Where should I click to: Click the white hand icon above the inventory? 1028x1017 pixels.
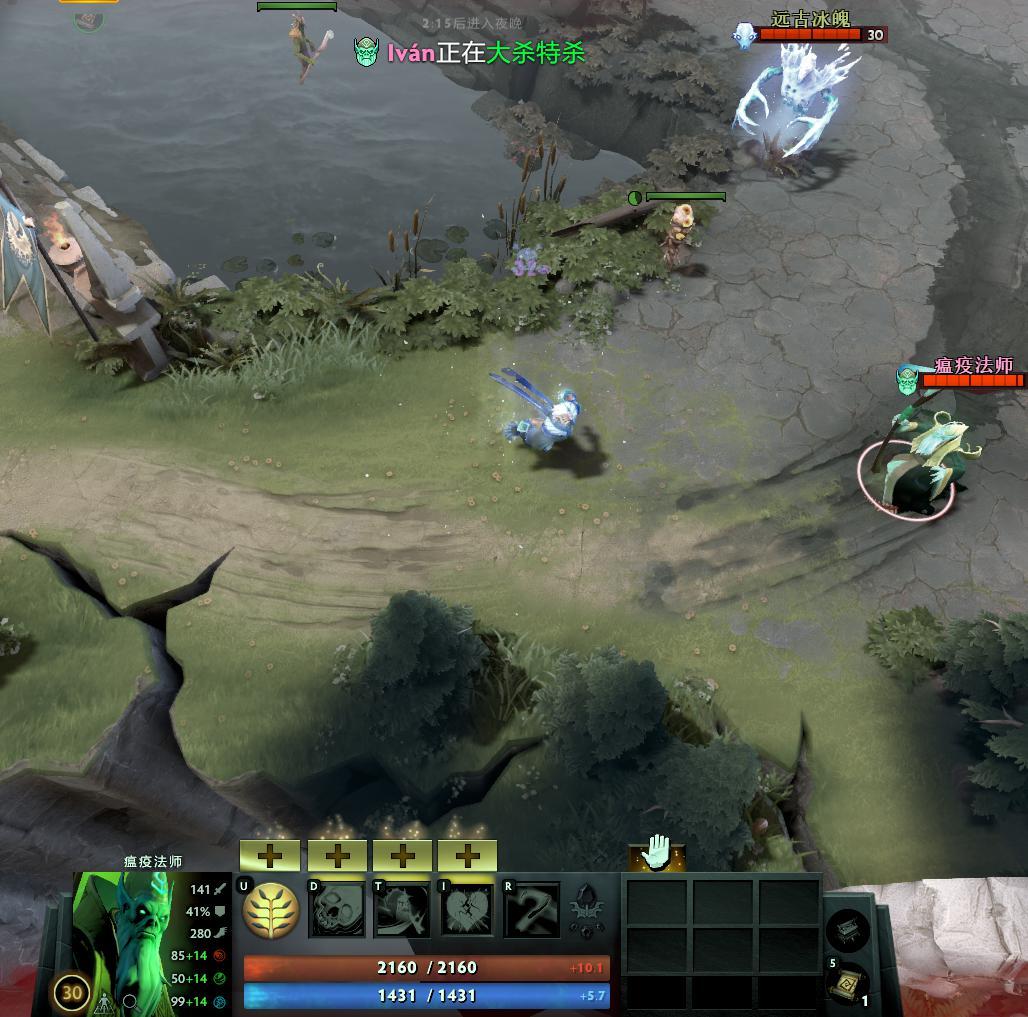(656, 853)
